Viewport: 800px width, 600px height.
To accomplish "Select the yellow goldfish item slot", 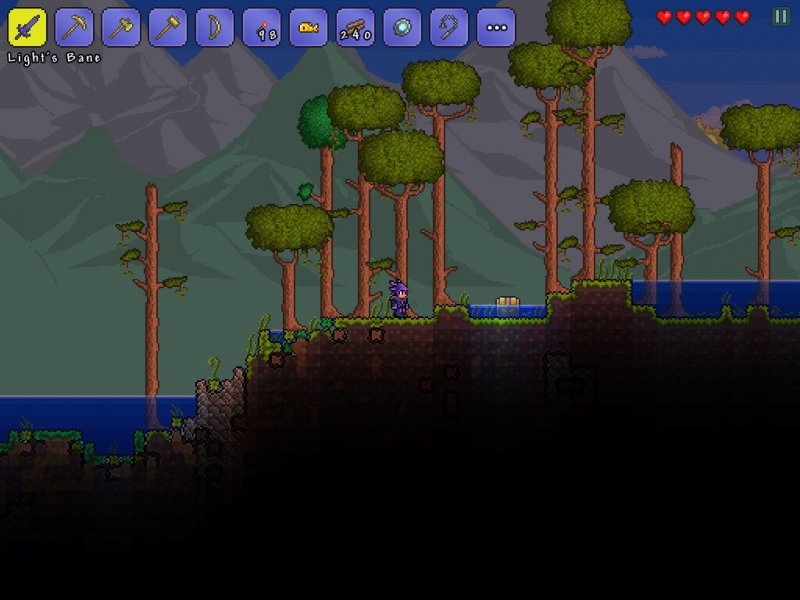I will coord(309,27).
